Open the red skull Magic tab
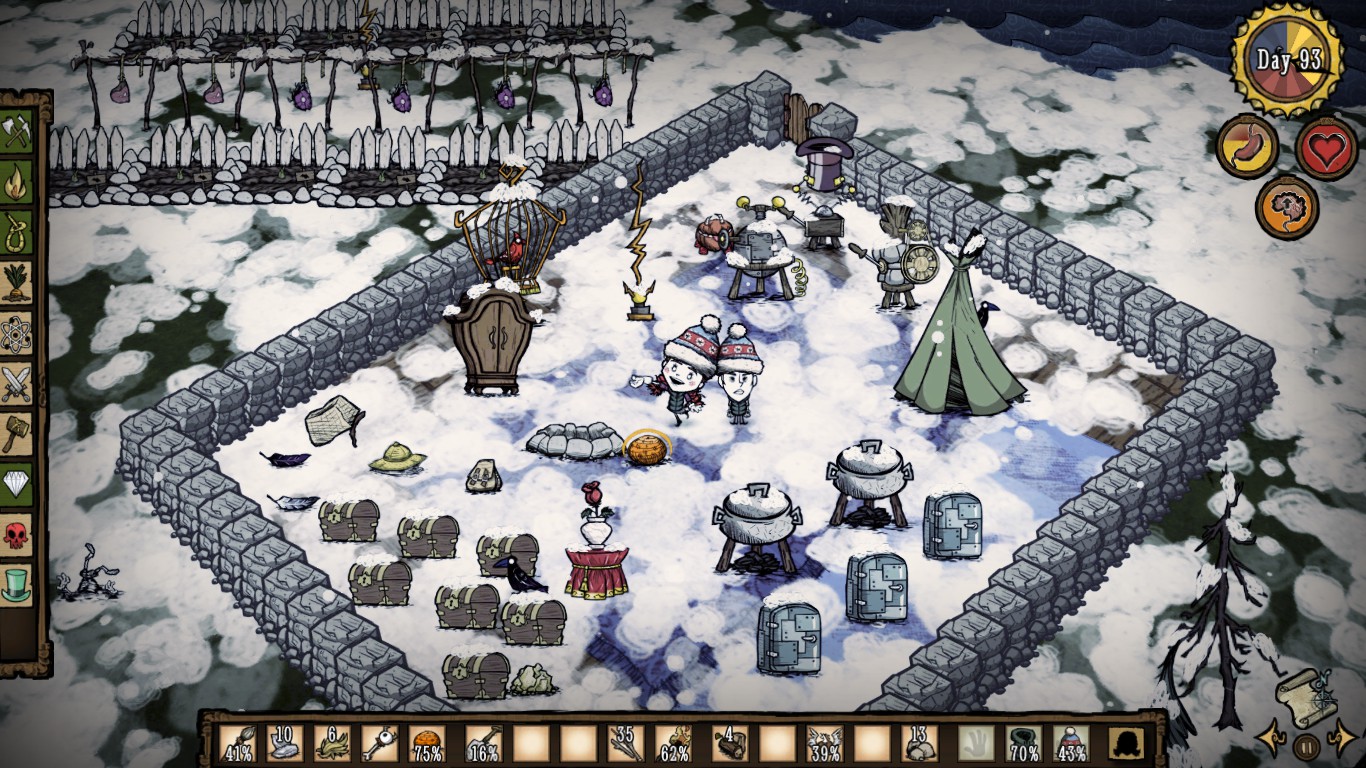This screenshot has height=768, width=1366. coord(17,533)
